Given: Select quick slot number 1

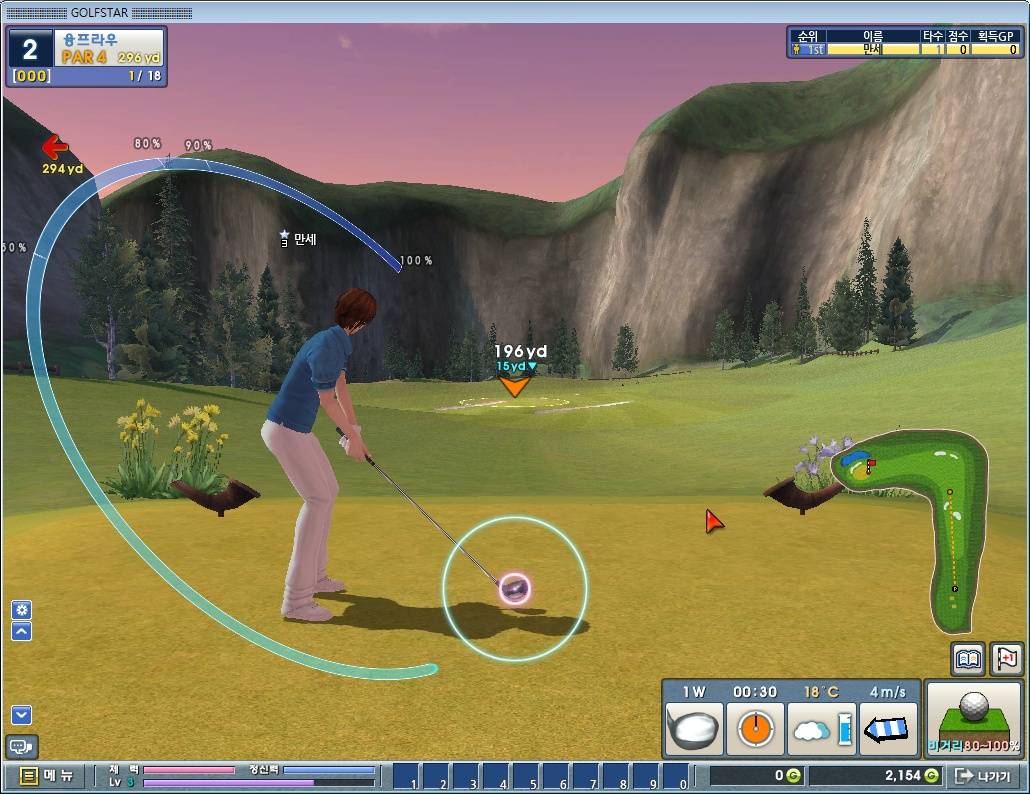Looking at the screenshot, I should (x=408, y=776).
